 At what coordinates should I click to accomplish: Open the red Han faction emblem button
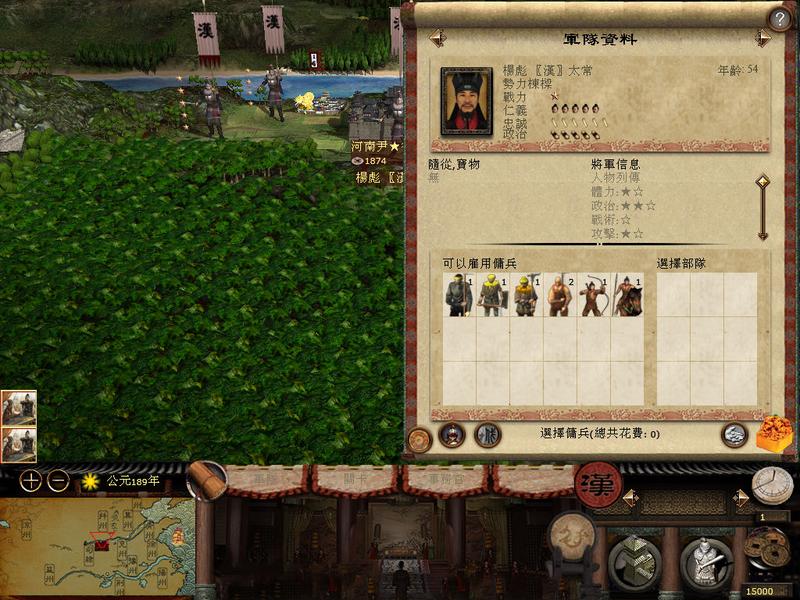pyautogui.click(x=598, y=484)
